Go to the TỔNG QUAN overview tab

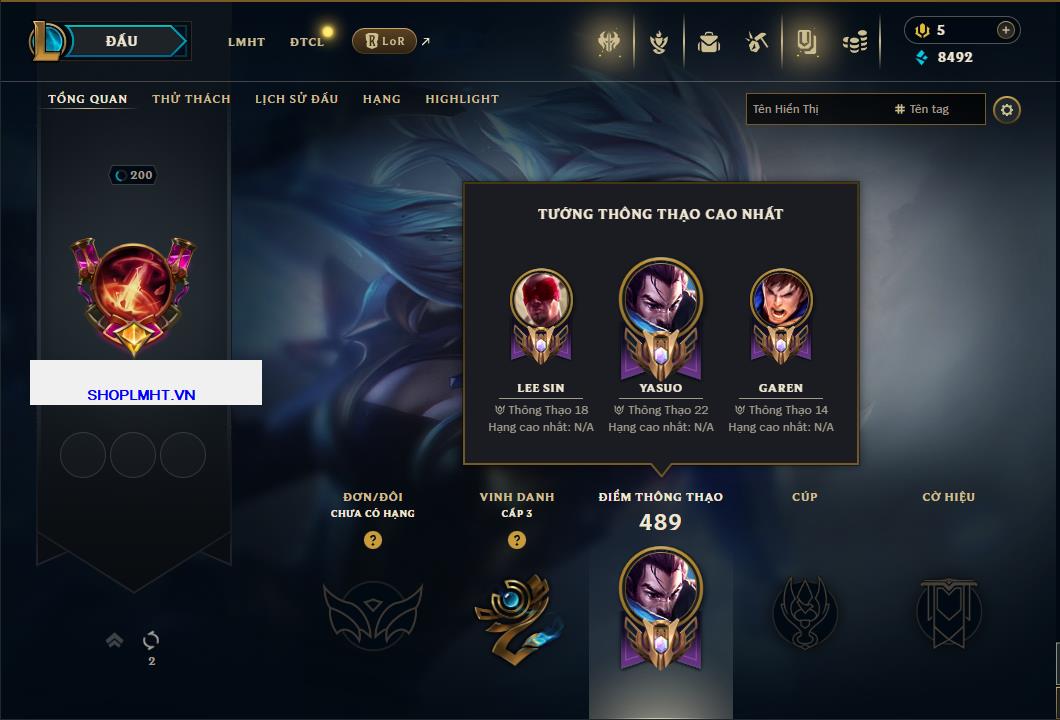click(88, 99)
